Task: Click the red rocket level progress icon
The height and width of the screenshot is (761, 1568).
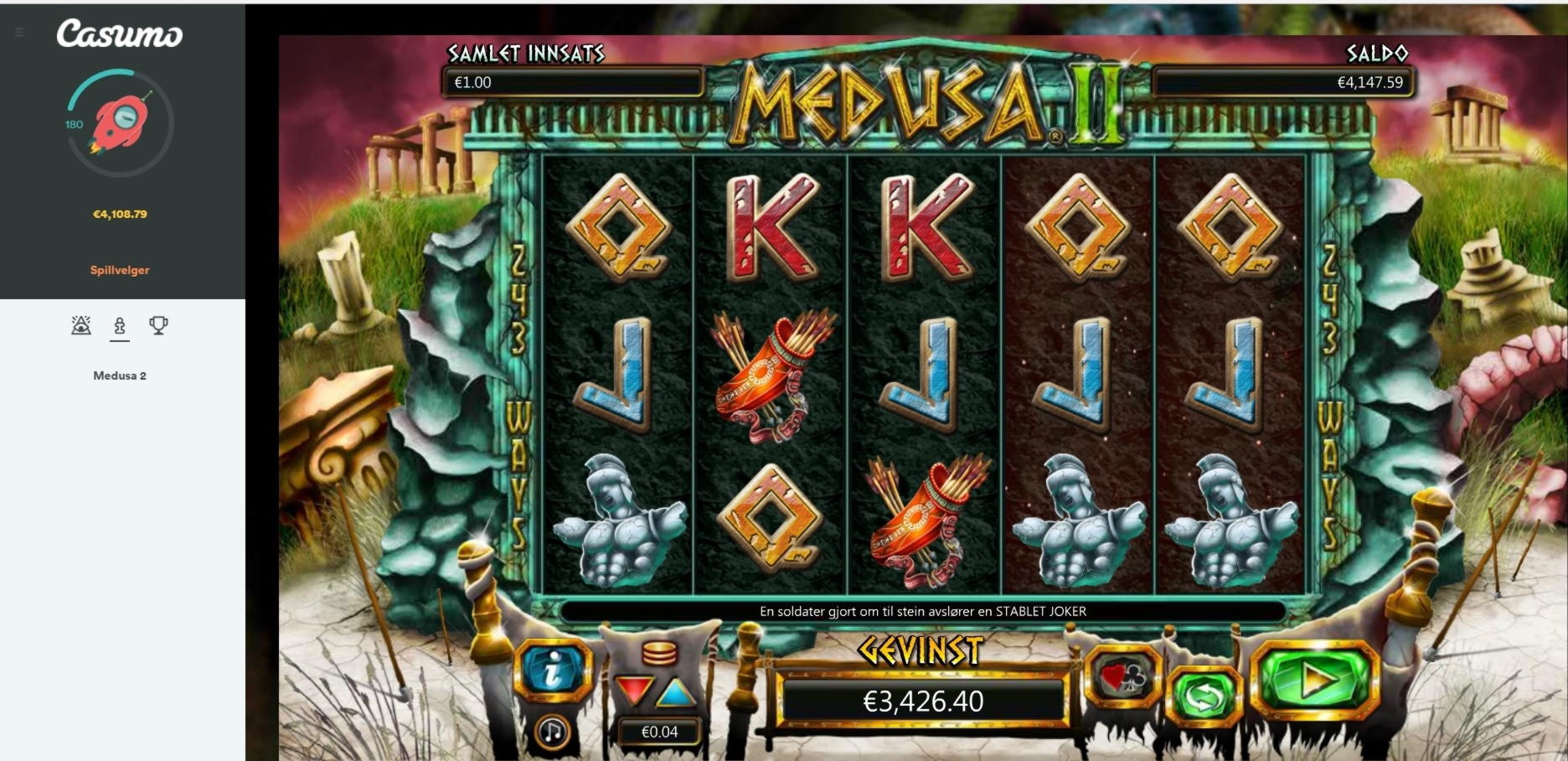Action: coord(120,123)
